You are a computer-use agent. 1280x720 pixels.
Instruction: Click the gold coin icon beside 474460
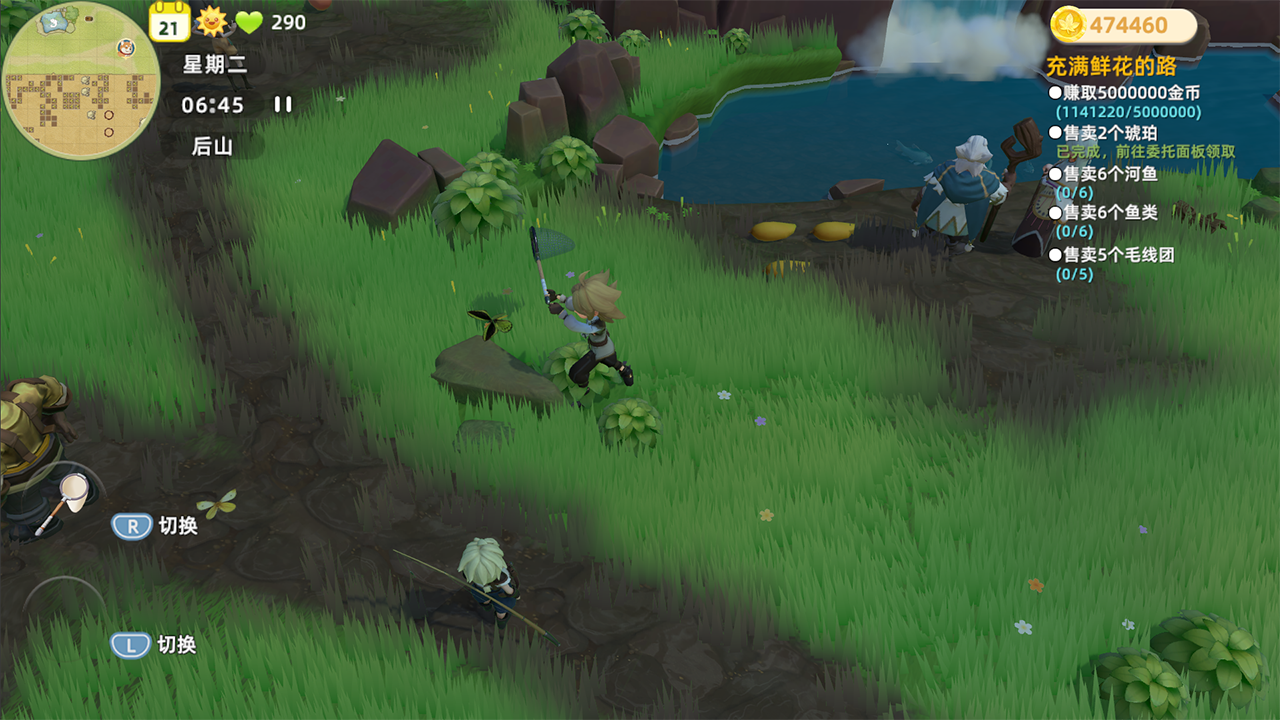[x=1067, y=25]
